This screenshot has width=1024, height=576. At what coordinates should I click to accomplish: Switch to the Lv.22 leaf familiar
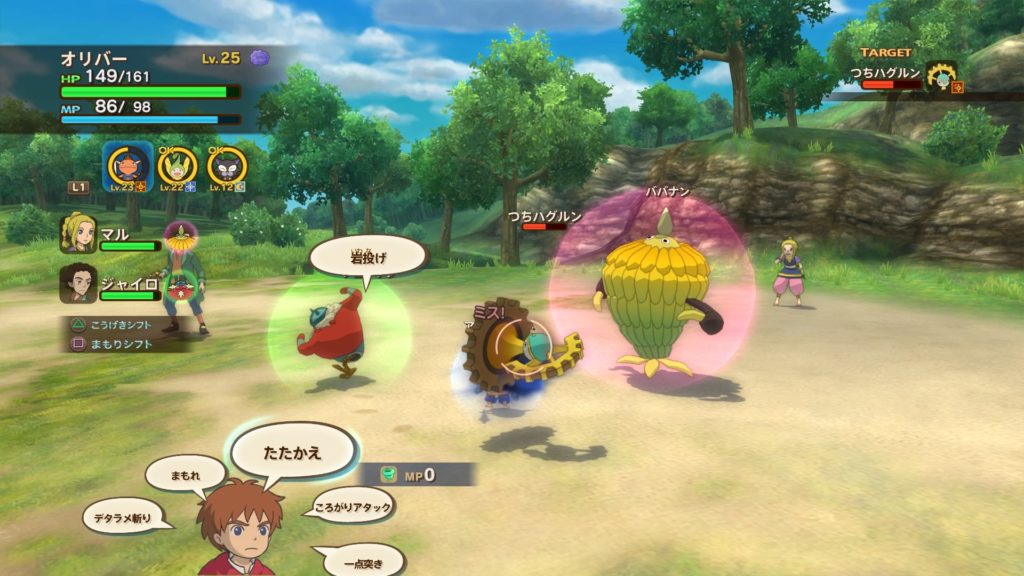tap(178, 164)
